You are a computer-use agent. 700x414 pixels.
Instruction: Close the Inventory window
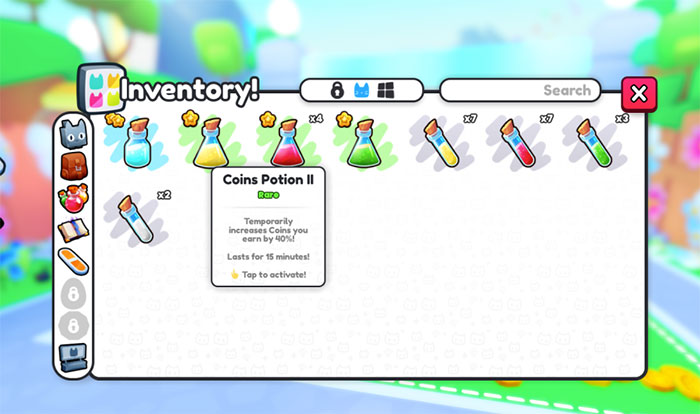639,93
